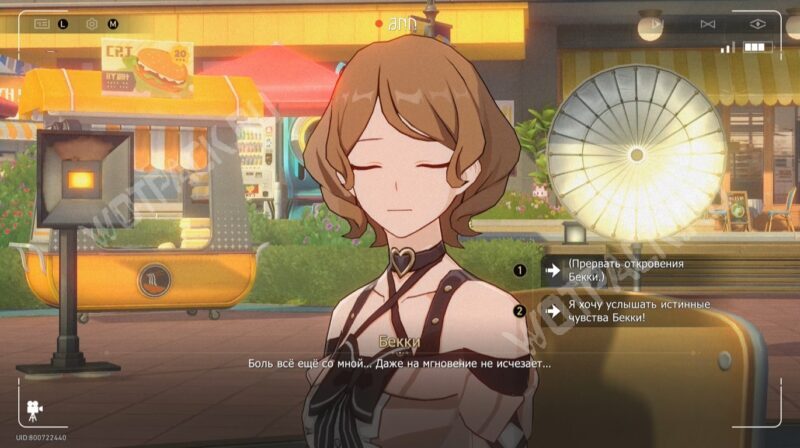
Task: Open the dialogue log icon
Action: (42, 22)
